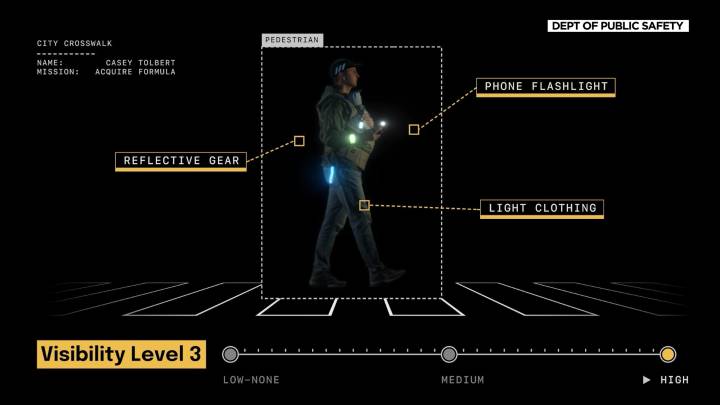Set visibility slider to Low-None stop

point(231,354)
